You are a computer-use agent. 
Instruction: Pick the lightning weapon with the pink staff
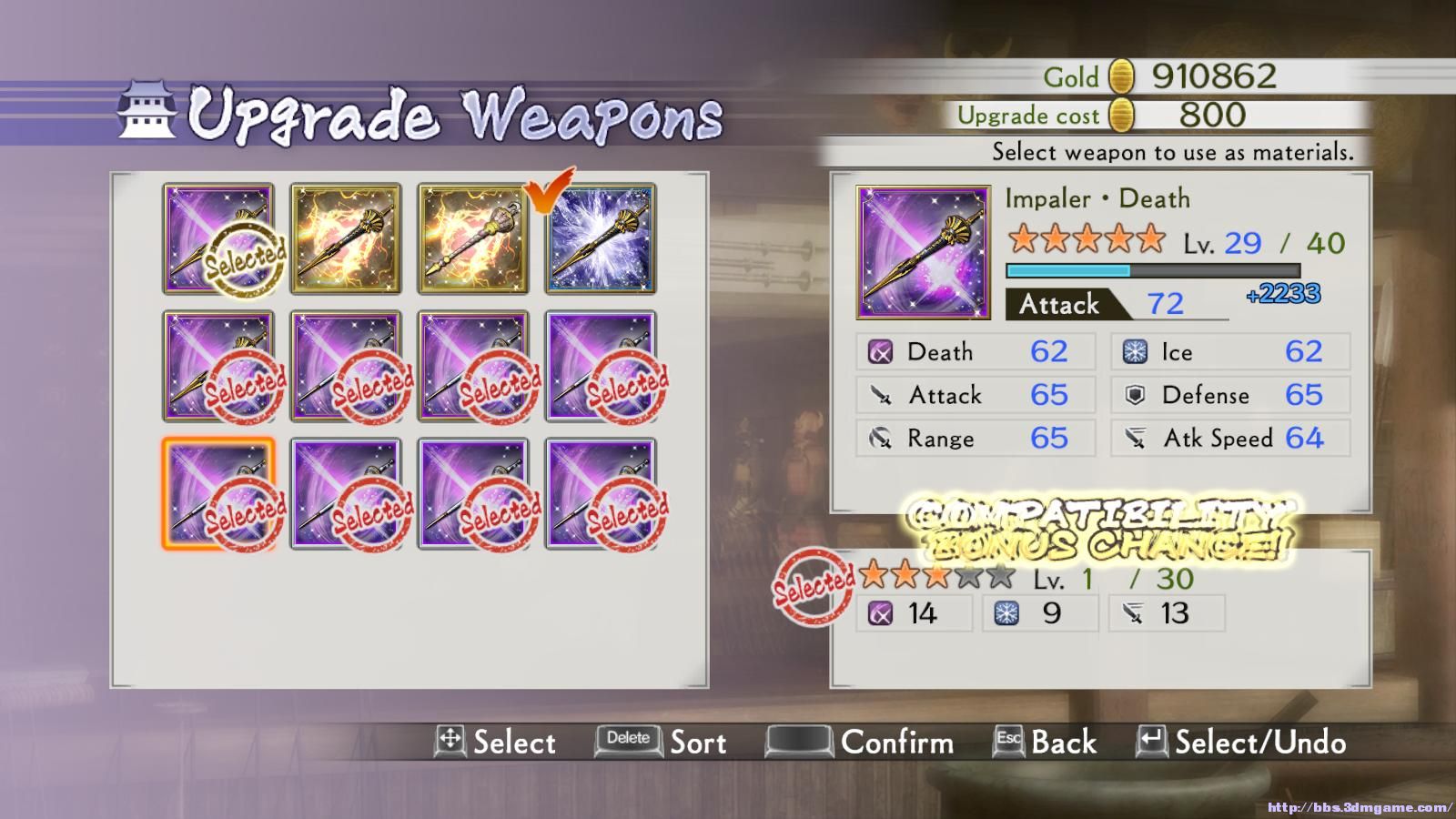coord(473,239)
